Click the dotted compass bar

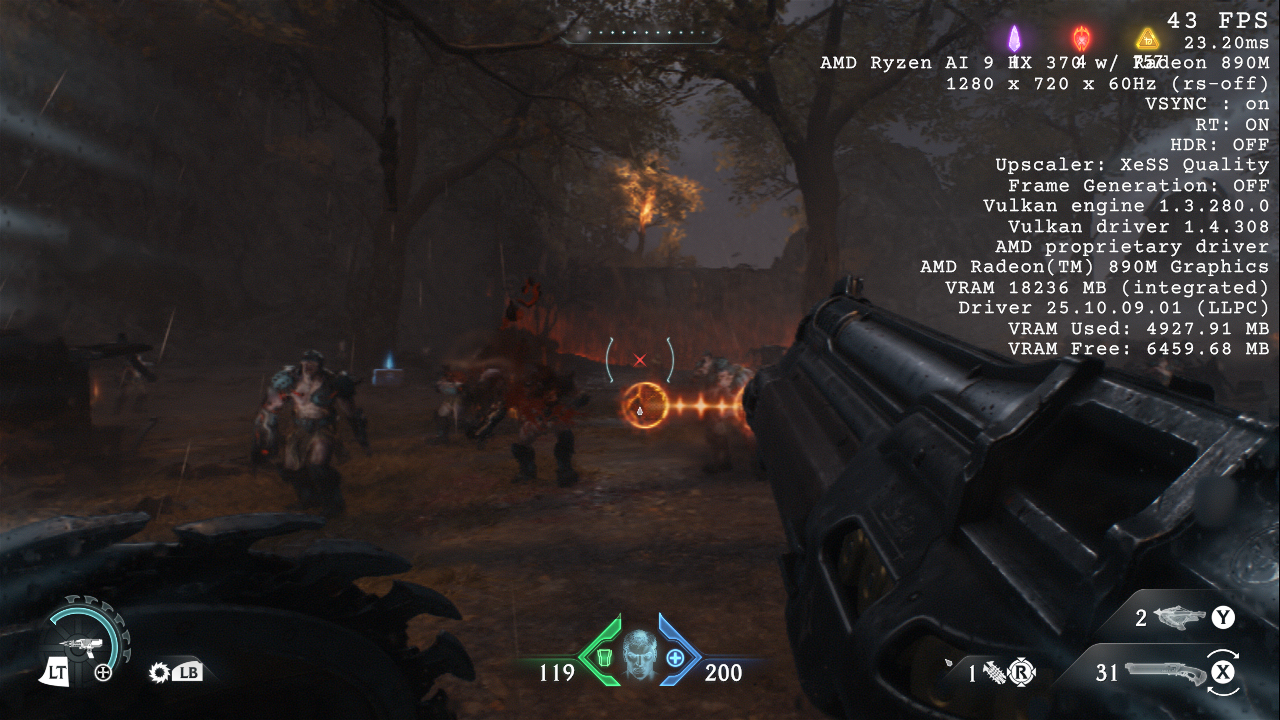[x=640, y=34]
